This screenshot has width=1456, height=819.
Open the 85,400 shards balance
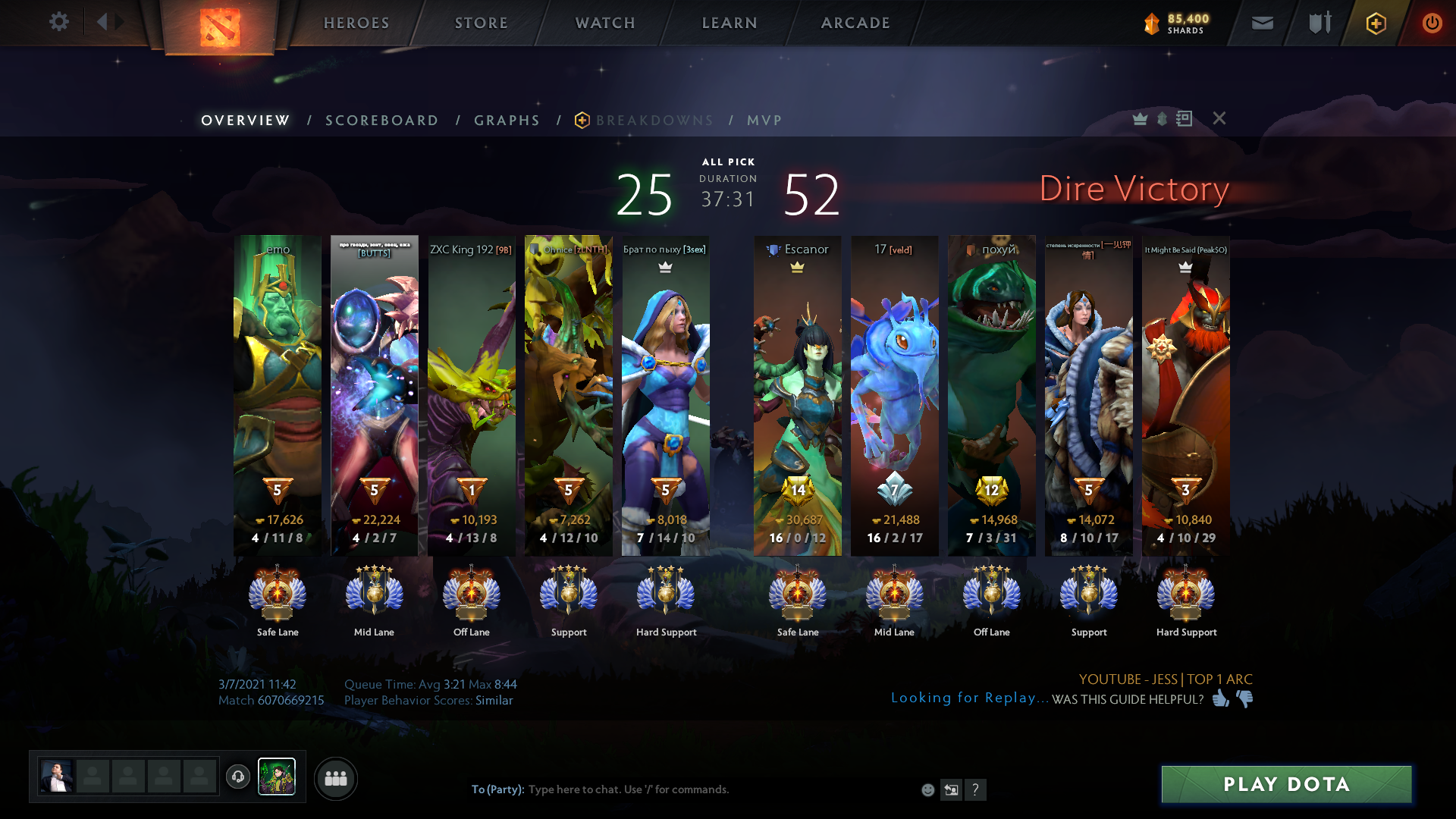click(x=1176, y=24)
